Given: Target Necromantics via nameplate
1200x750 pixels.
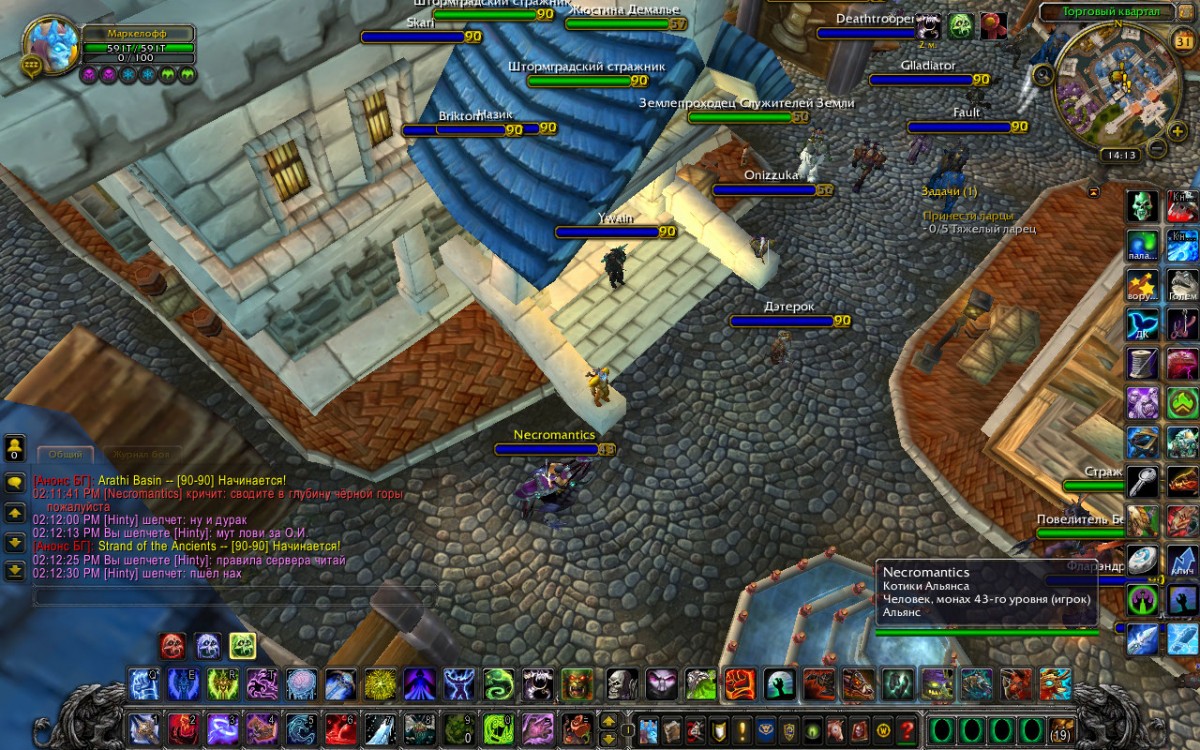Looking at the screenshot, I should (554, 449).
